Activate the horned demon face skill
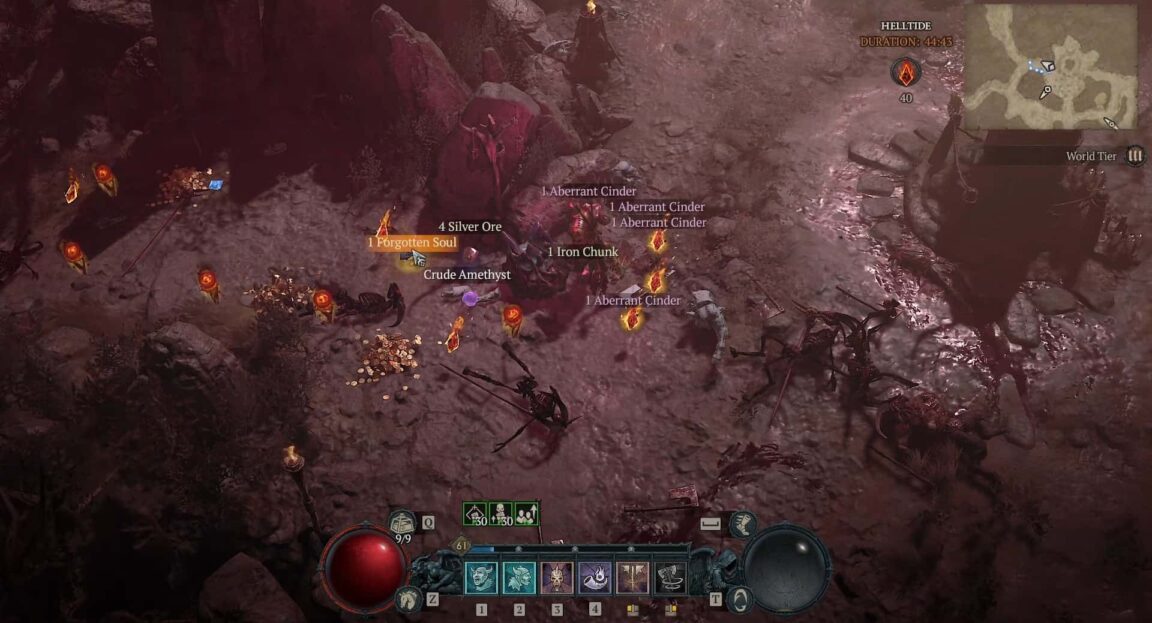The height and width of the screenshot is (623, 1152). pos(481,578)
